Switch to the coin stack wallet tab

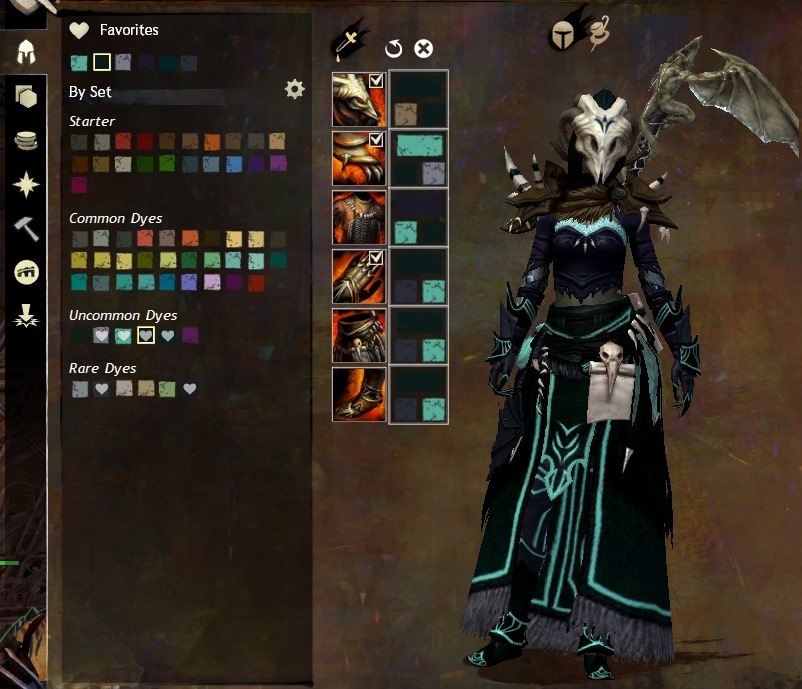pyautogui.click(x=27, y=140)
